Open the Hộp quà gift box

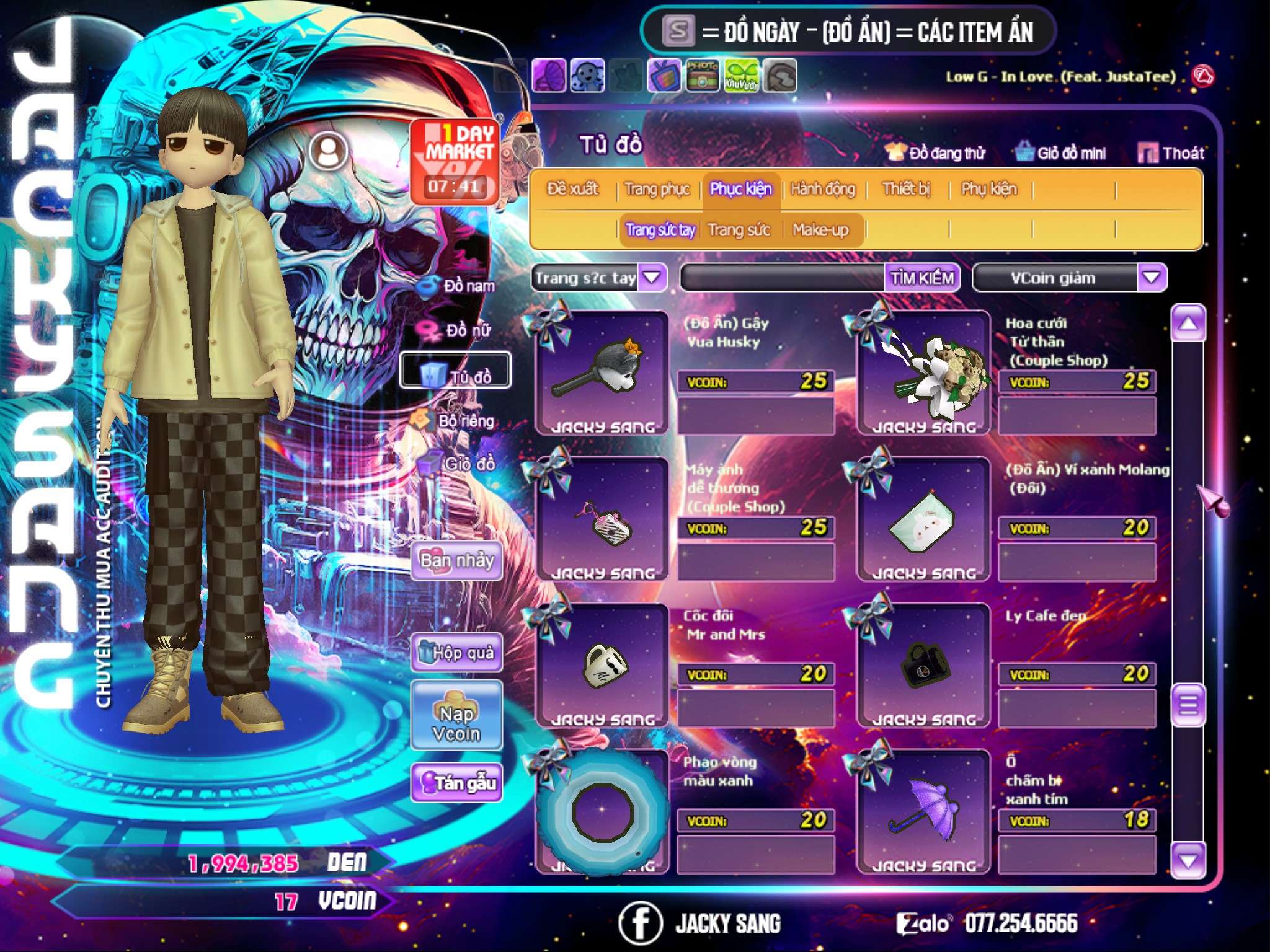456,653
